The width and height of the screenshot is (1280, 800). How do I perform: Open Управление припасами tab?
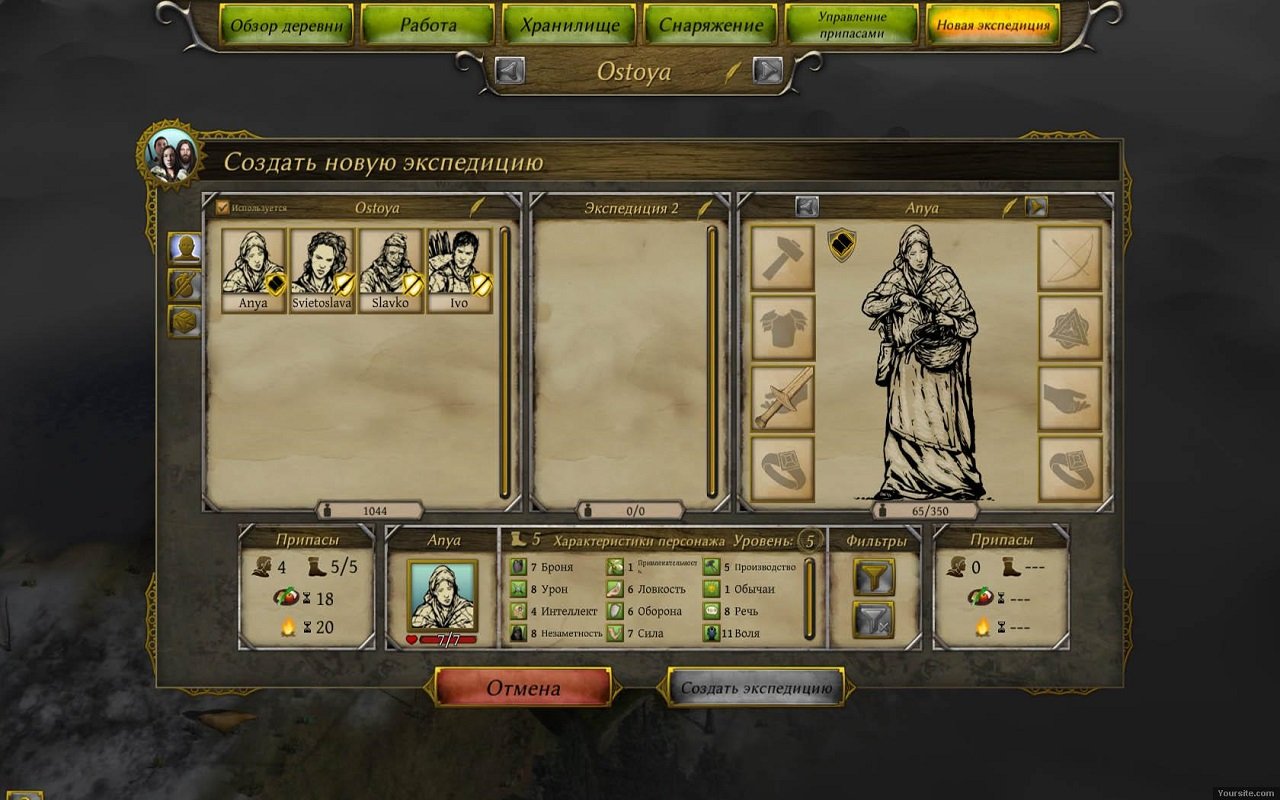tap(852, 25)
